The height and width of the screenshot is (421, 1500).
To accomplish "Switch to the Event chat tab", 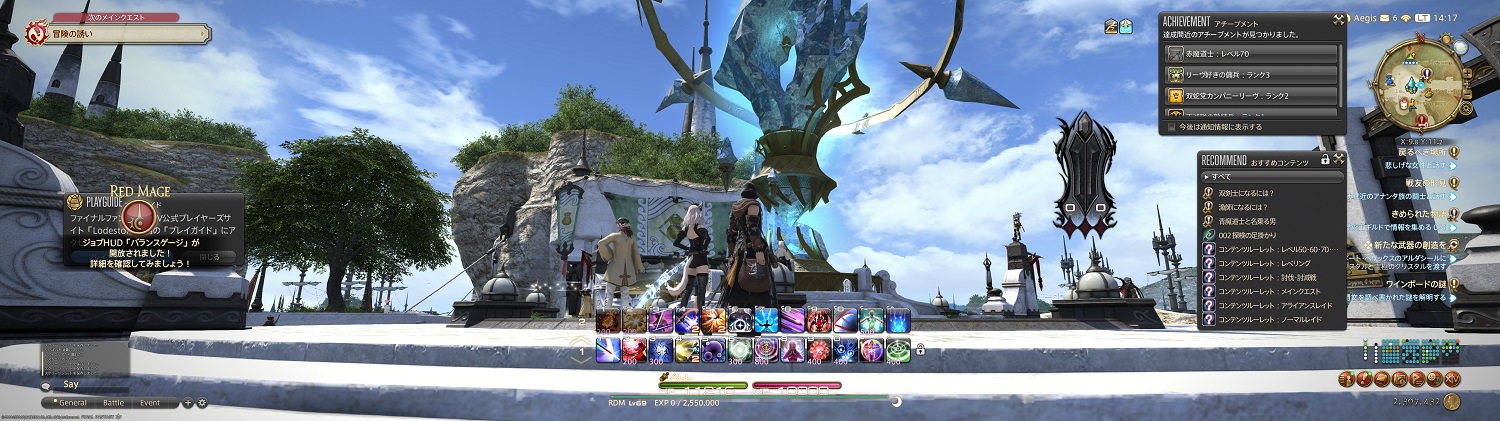I will (150, 402).
